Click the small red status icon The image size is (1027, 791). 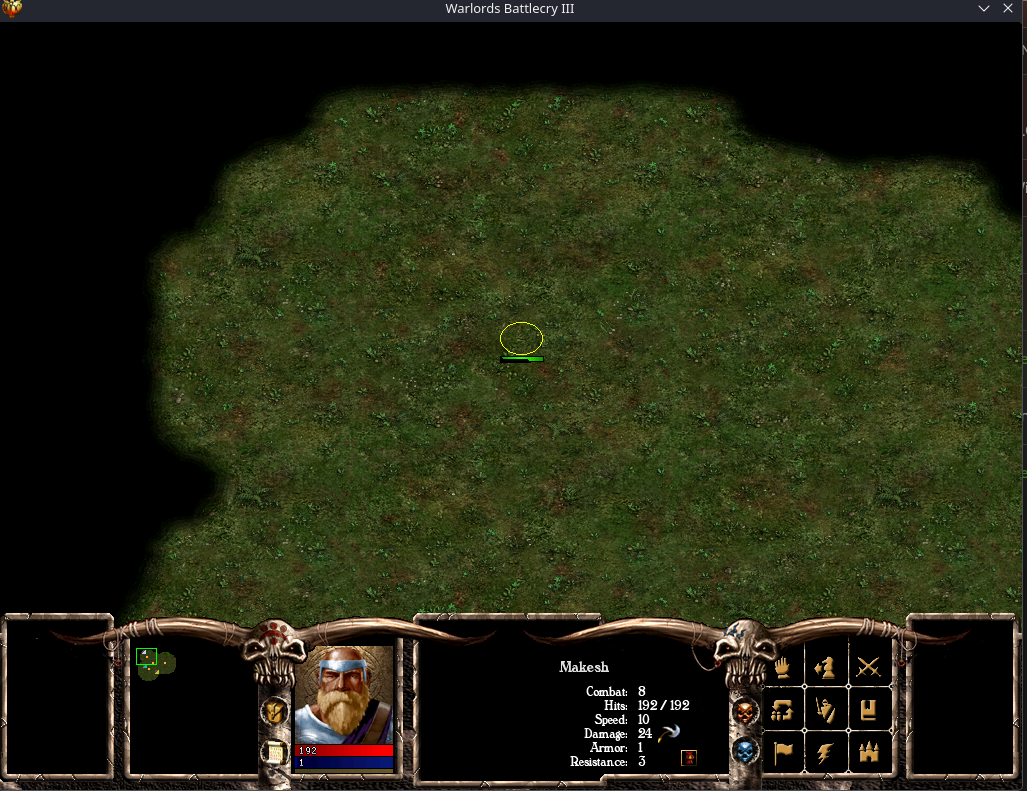689,758
